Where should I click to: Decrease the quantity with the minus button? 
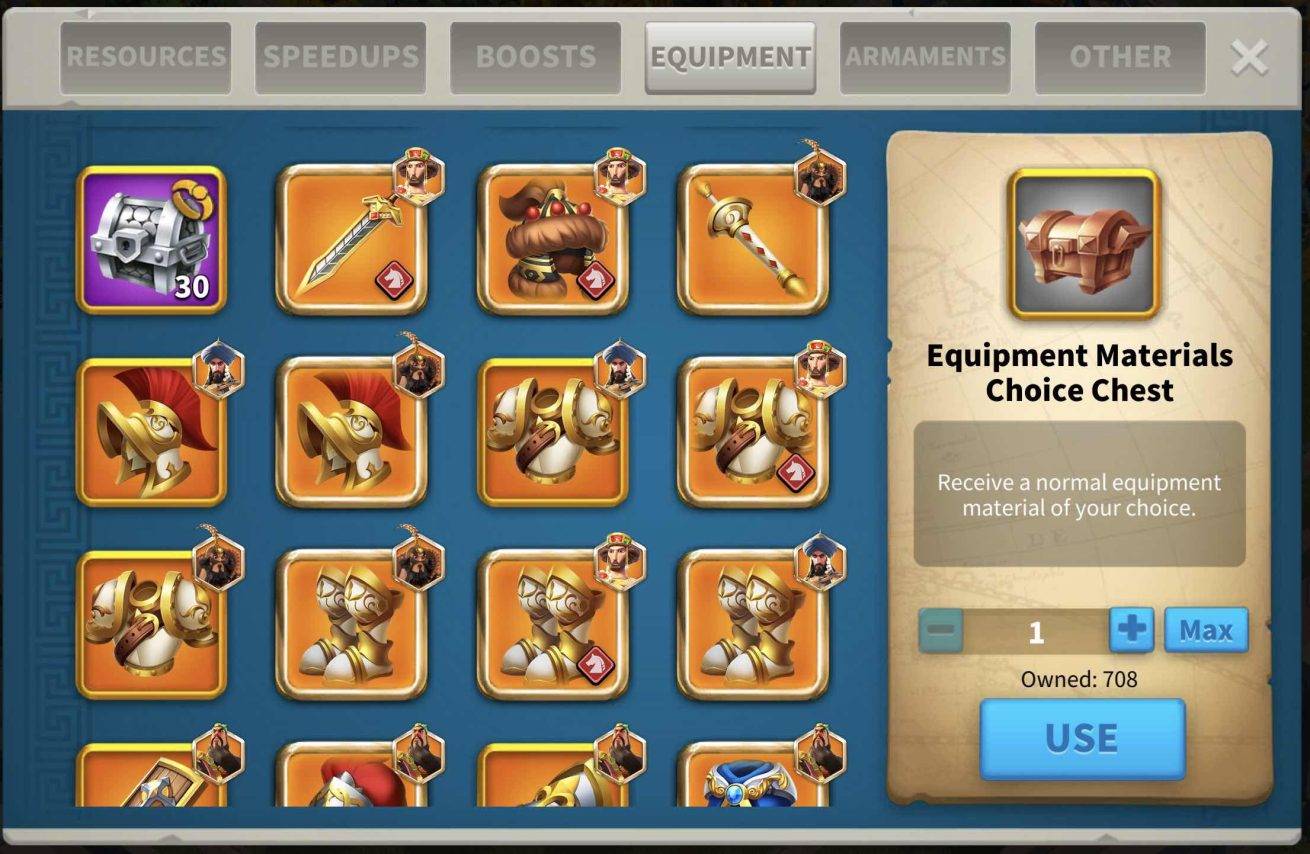coord(941,631)
